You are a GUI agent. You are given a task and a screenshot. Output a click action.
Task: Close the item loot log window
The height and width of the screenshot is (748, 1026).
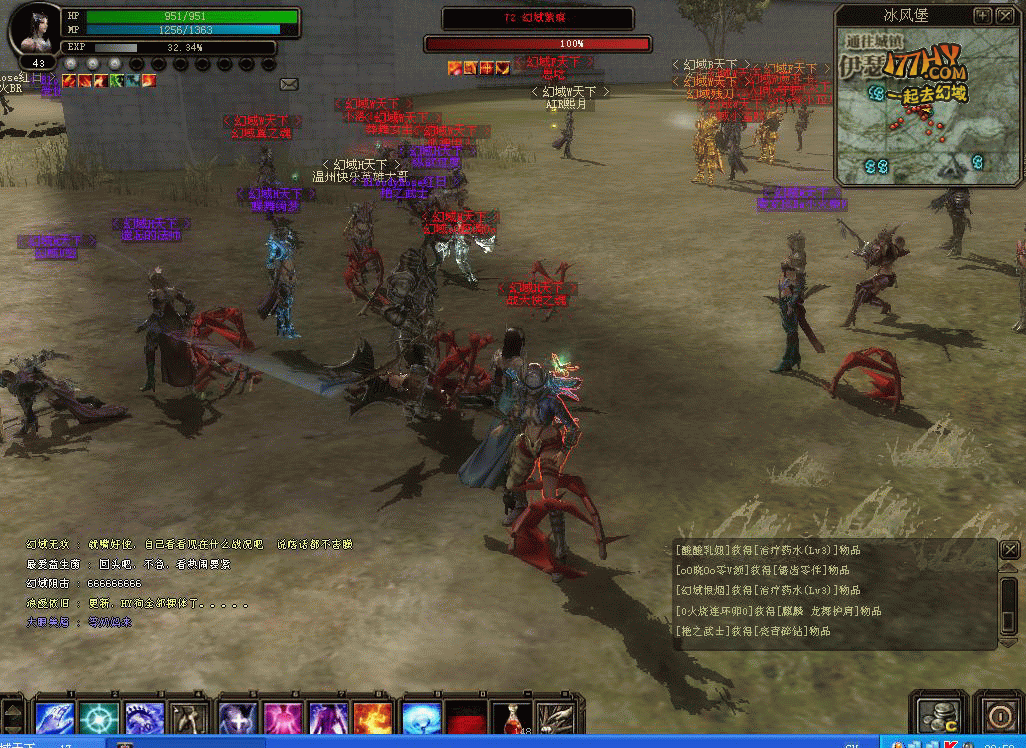(x=1010, y=549)
